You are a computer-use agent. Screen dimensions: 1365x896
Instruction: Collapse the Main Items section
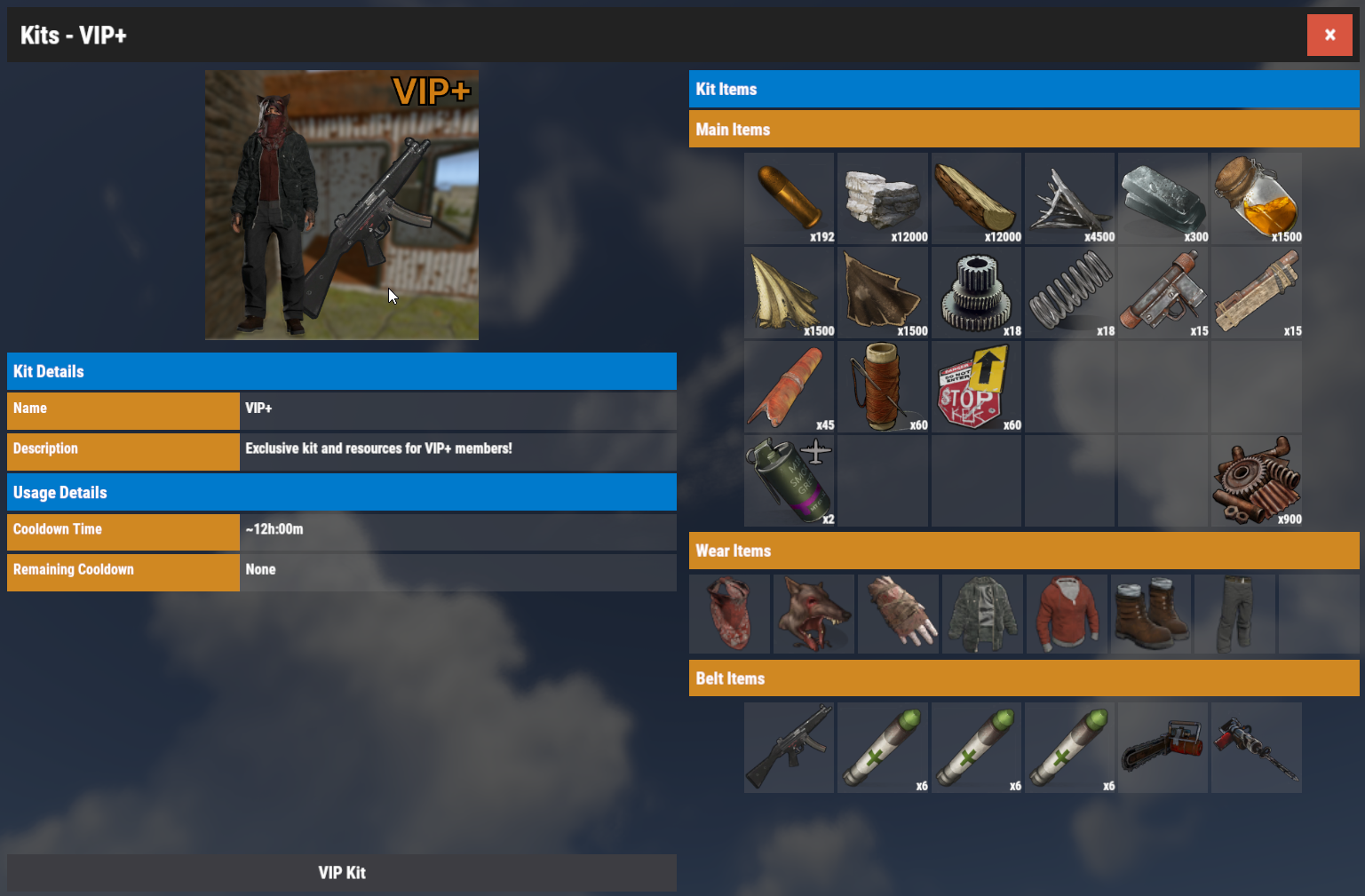1024,129
